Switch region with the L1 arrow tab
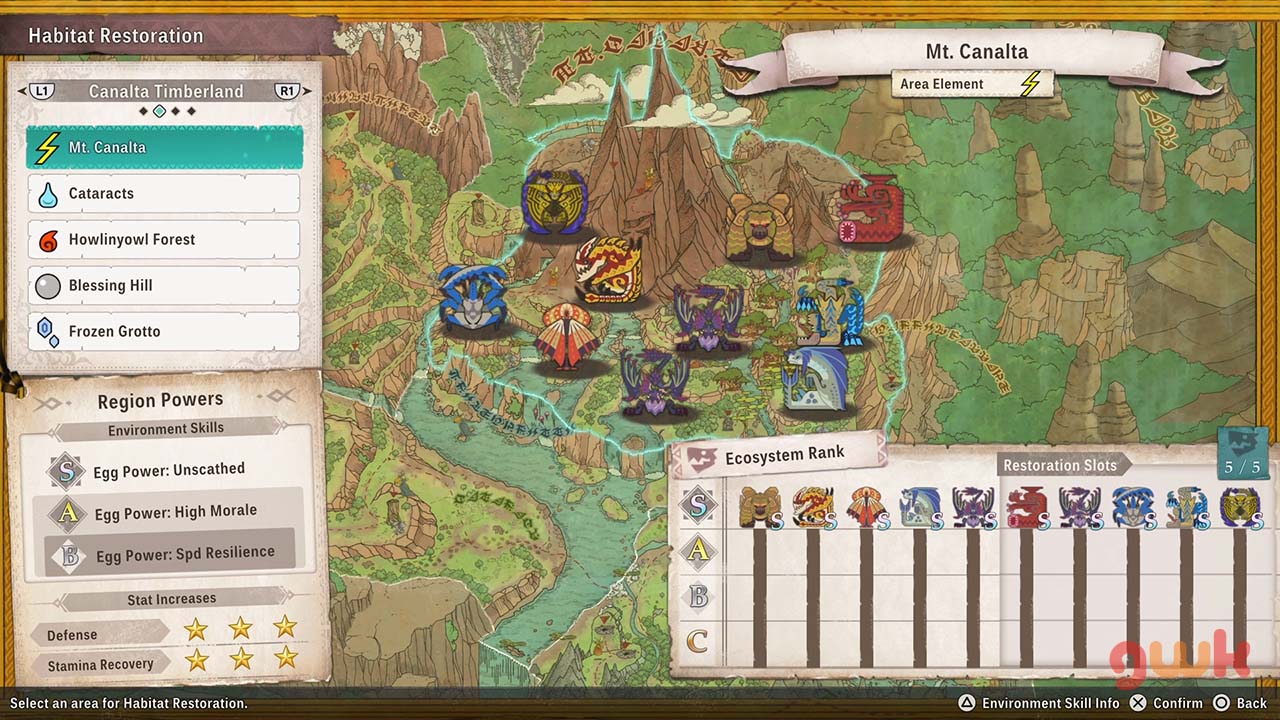The width and height of the screenshot is (1280, 720). point(42,91)
